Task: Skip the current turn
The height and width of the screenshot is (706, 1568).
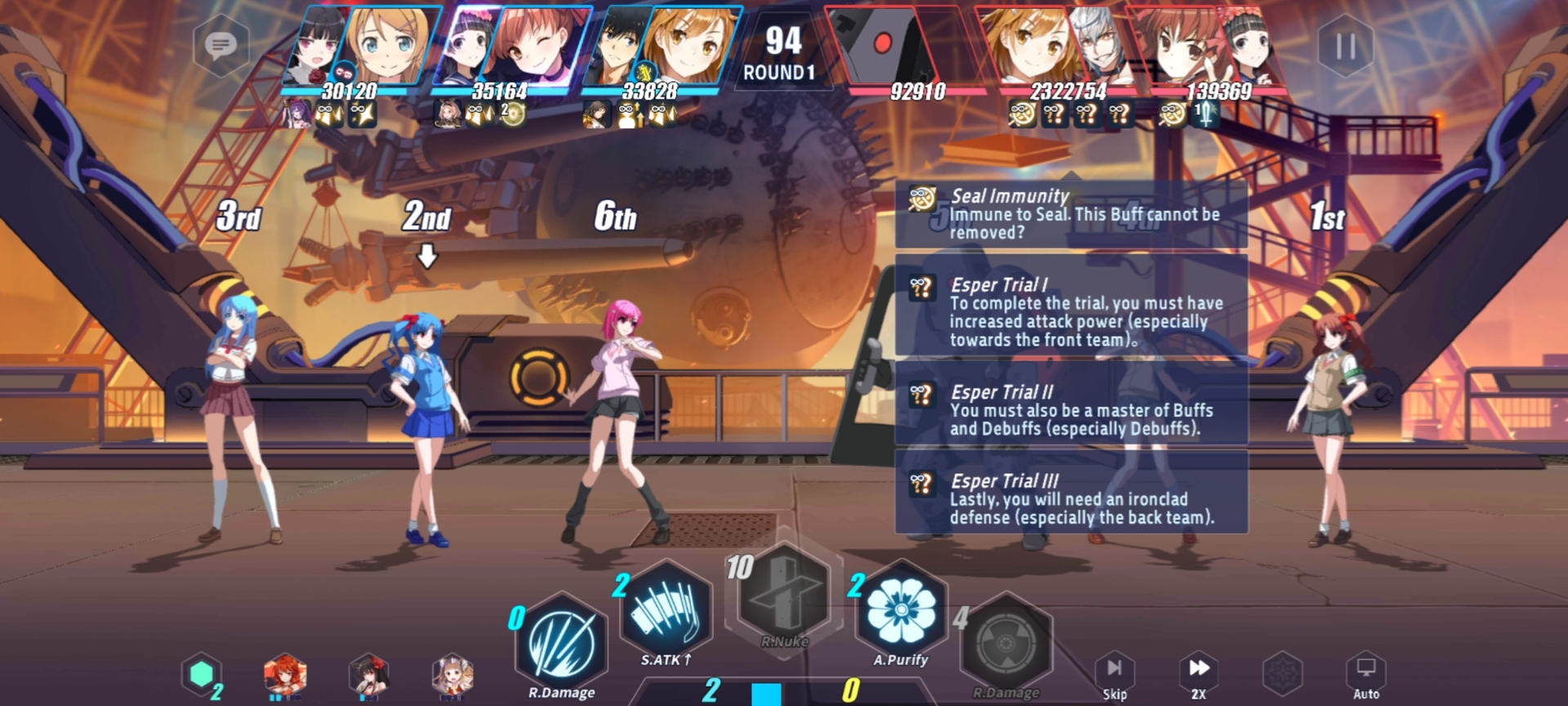Action: (1115, 674)
